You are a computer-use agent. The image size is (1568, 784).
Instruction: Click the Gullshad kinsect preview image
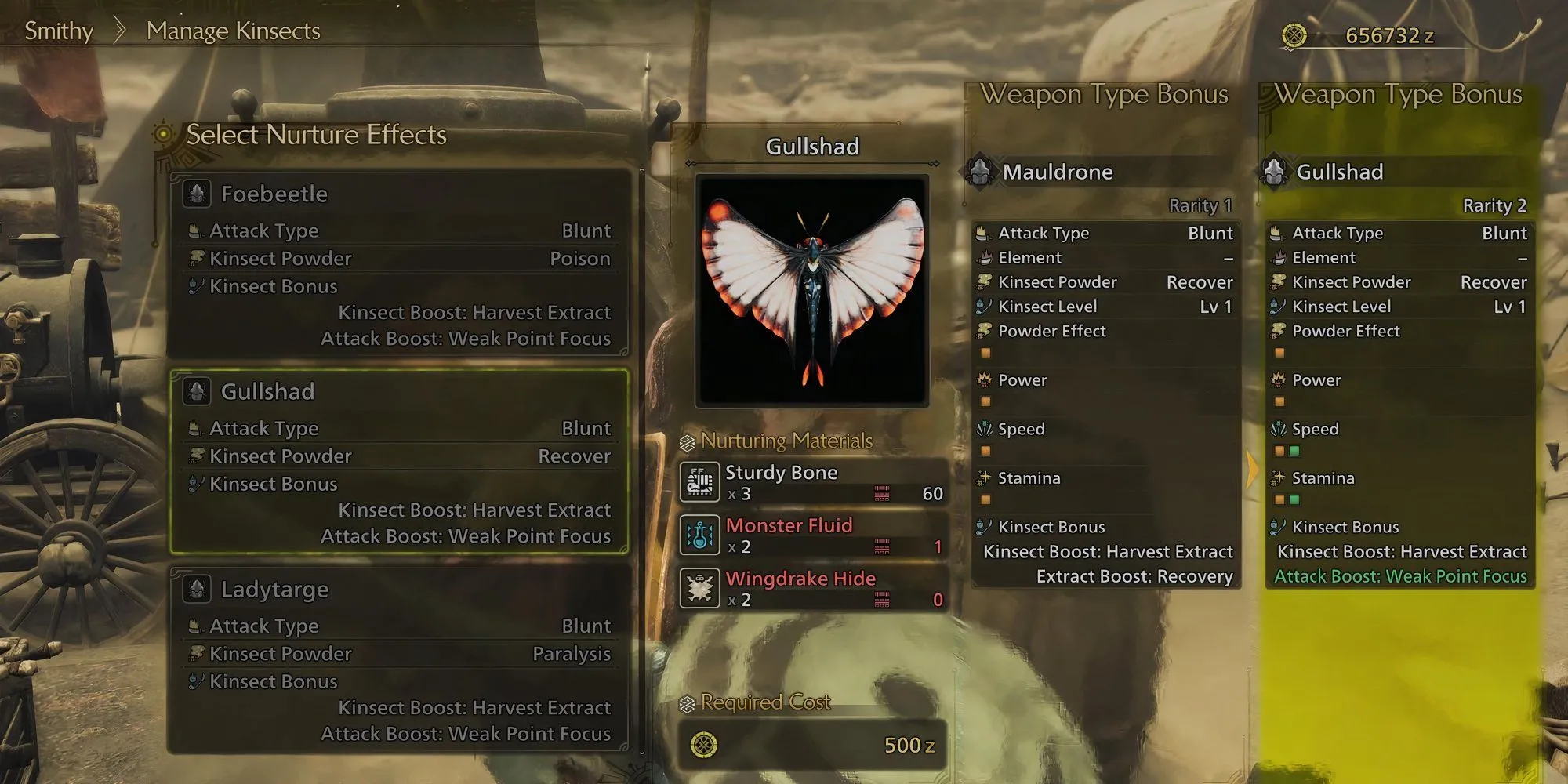pyautogui.click(x=812, y=290)
